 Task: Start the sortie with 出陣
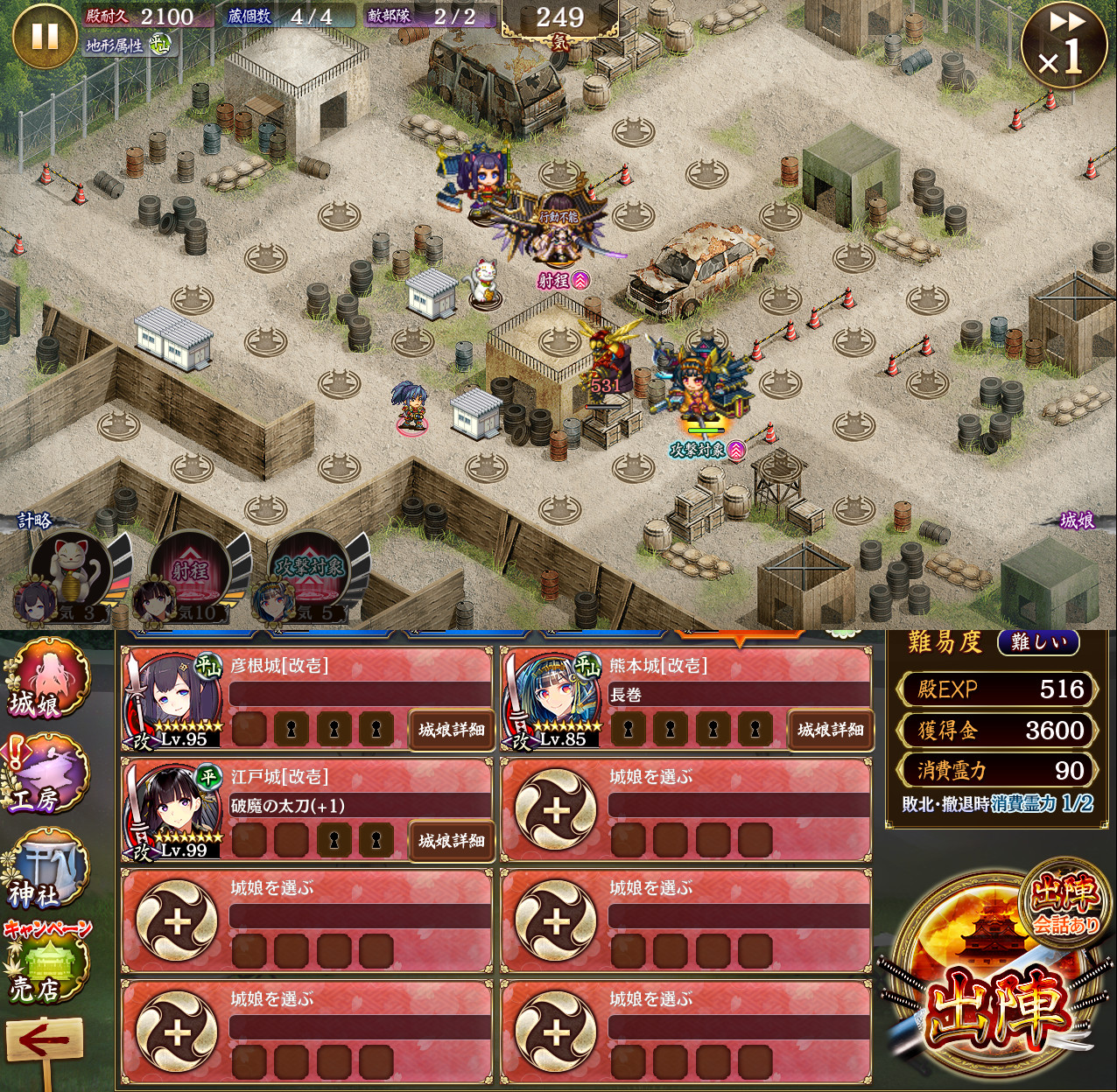[998, 997]
